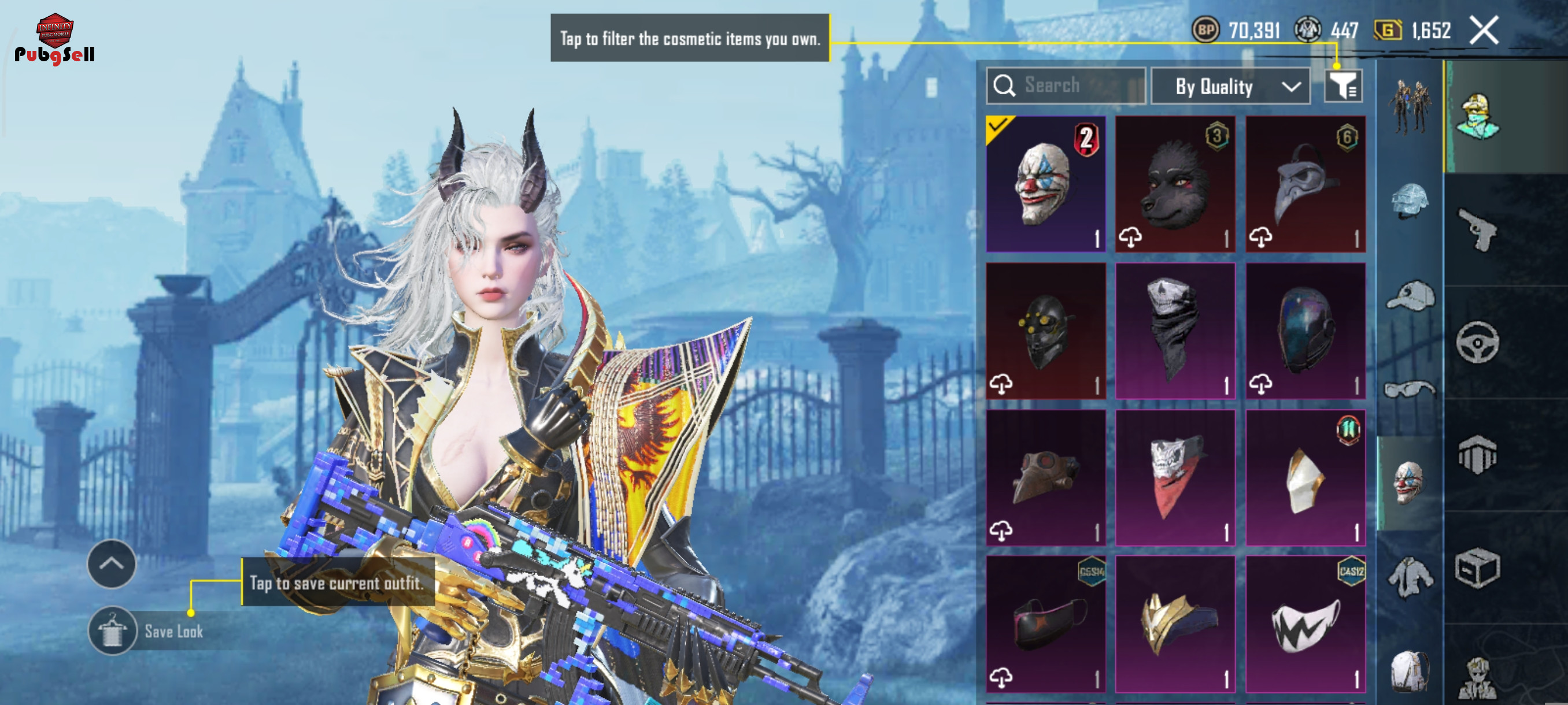Close the inventory screen
The width and height of the screenshot is (1568, 705).
coord(1484,31)
